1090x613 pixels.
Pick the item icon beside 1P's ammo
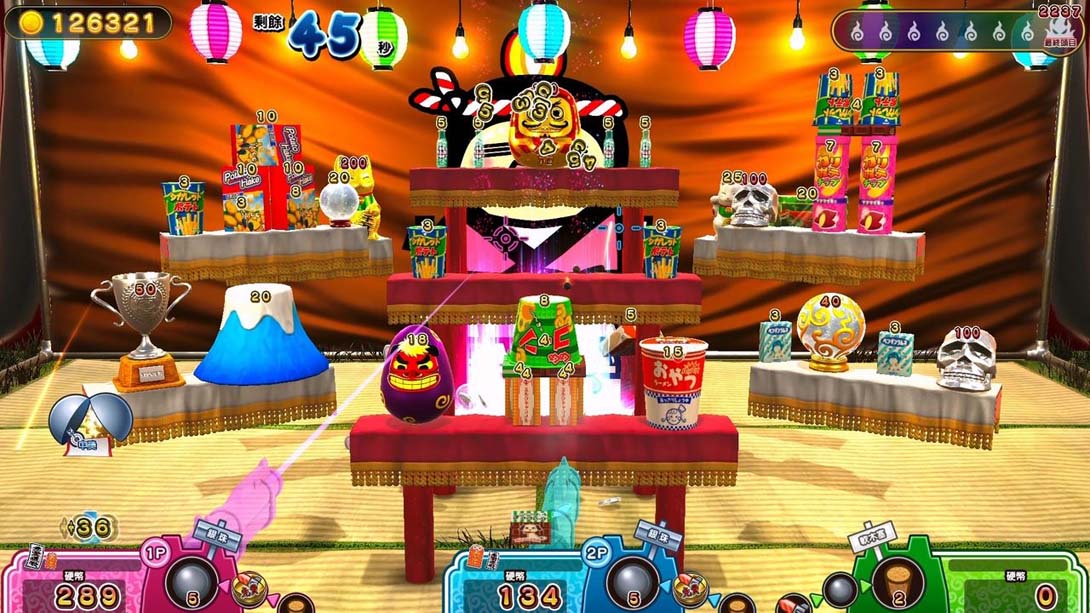click(x=248, y=590)
